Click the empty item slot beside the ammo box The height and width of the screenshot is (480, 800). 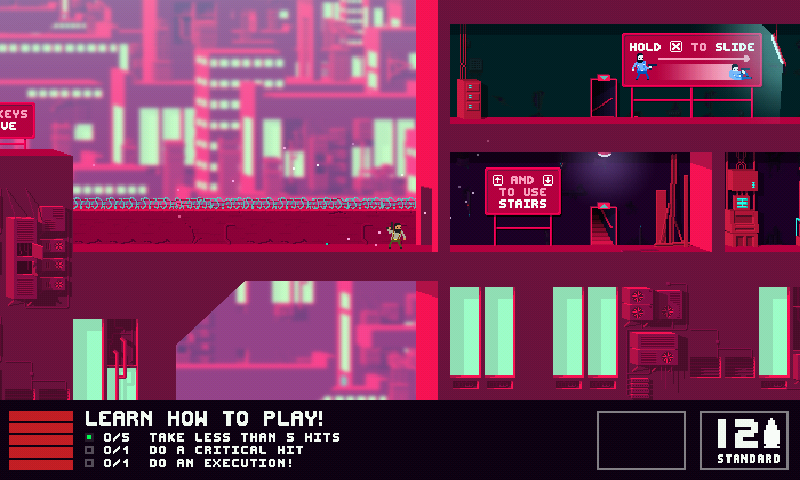click(641, 440)
